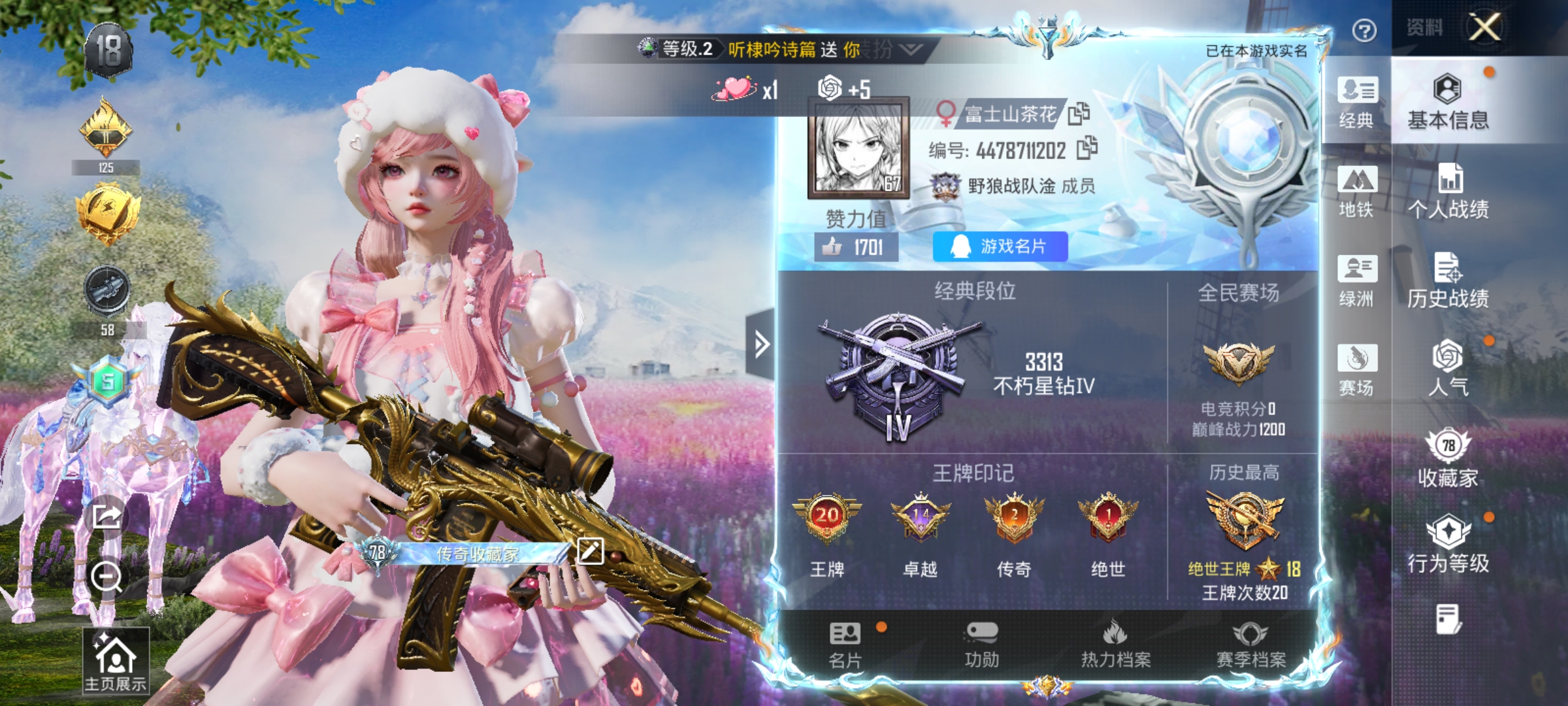
Task: Click the help question-mark icon
Action: (1364, 29)
